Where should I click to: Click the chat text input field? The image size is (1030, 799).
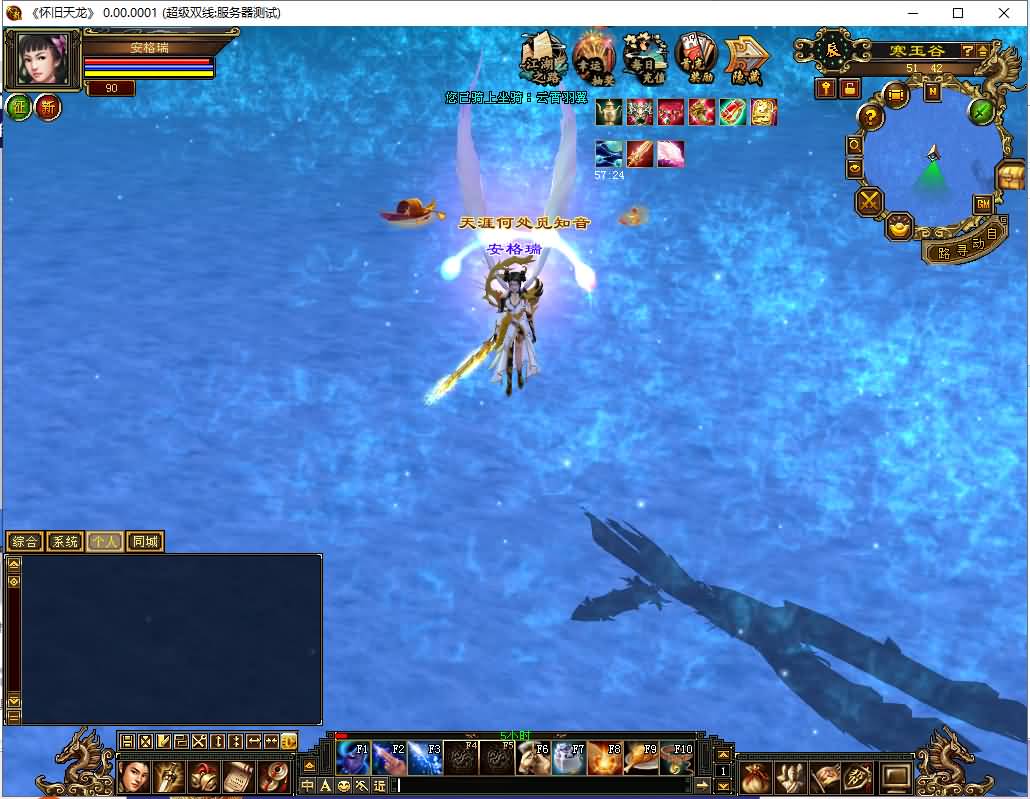coord(550,786)
